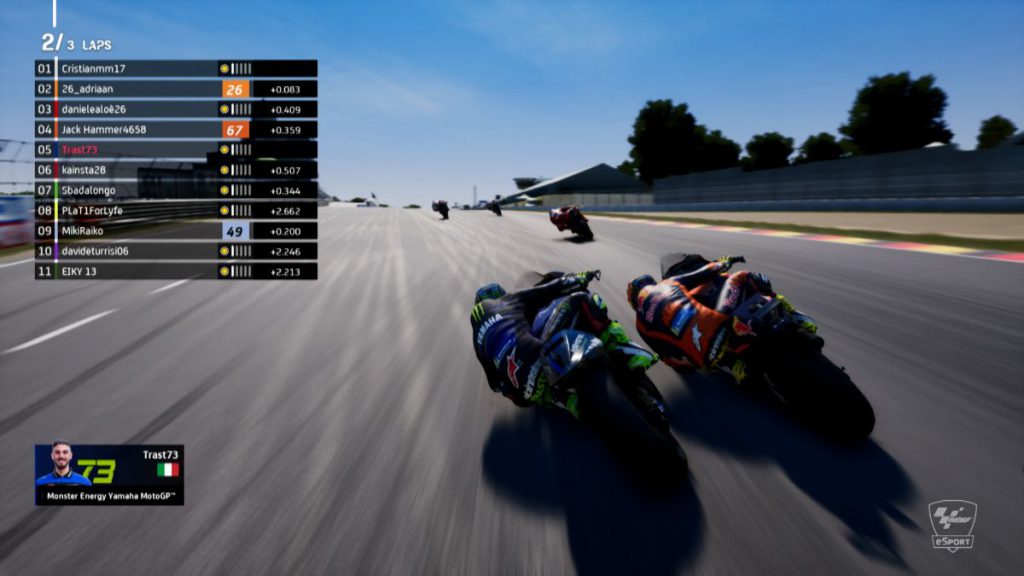
Task: Choose the PLaT1ForLyfe standings row
Action: [x=176, y=210]
